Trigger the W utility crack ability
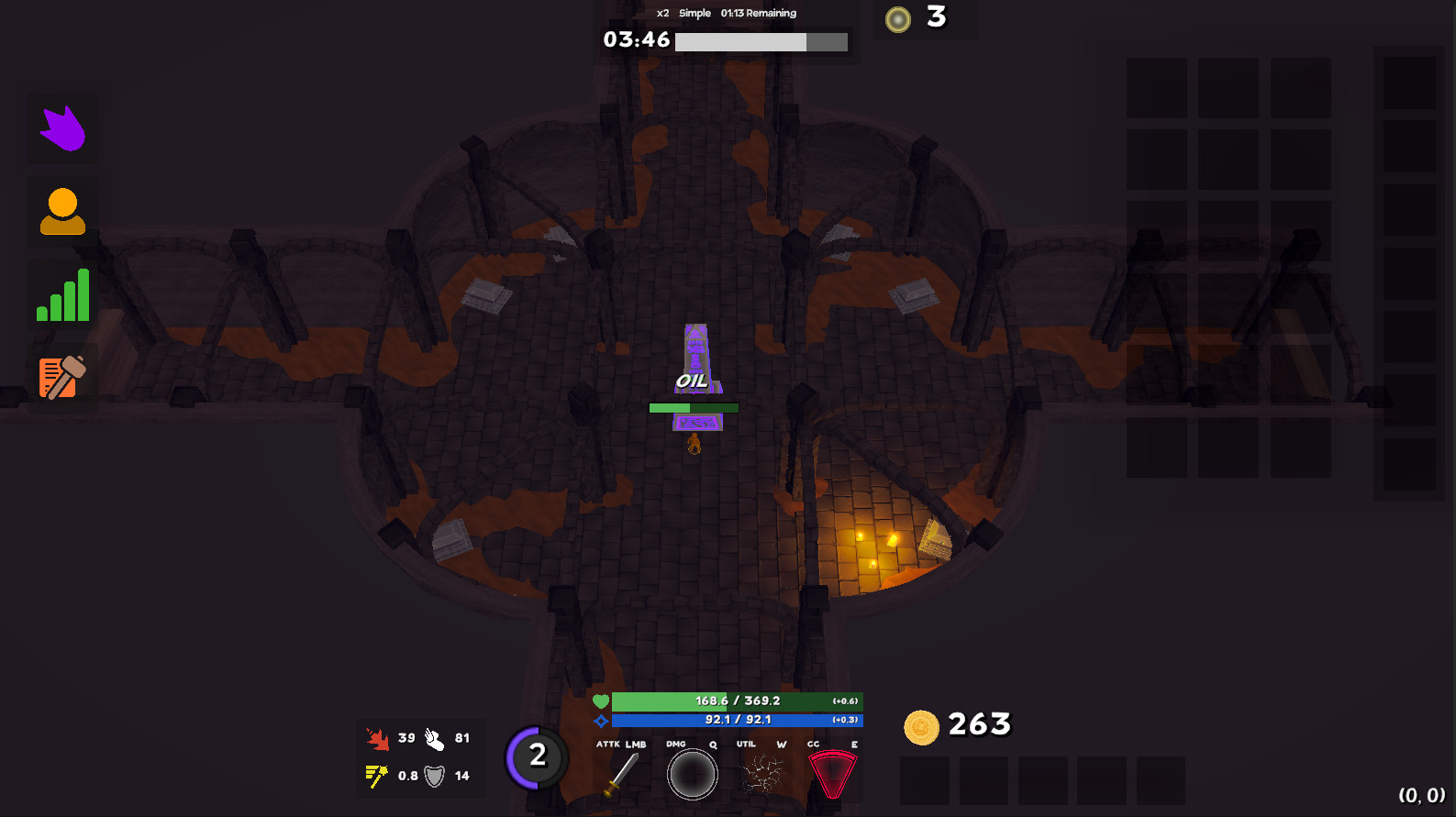The image size is (1456, 817). (762, 773)
